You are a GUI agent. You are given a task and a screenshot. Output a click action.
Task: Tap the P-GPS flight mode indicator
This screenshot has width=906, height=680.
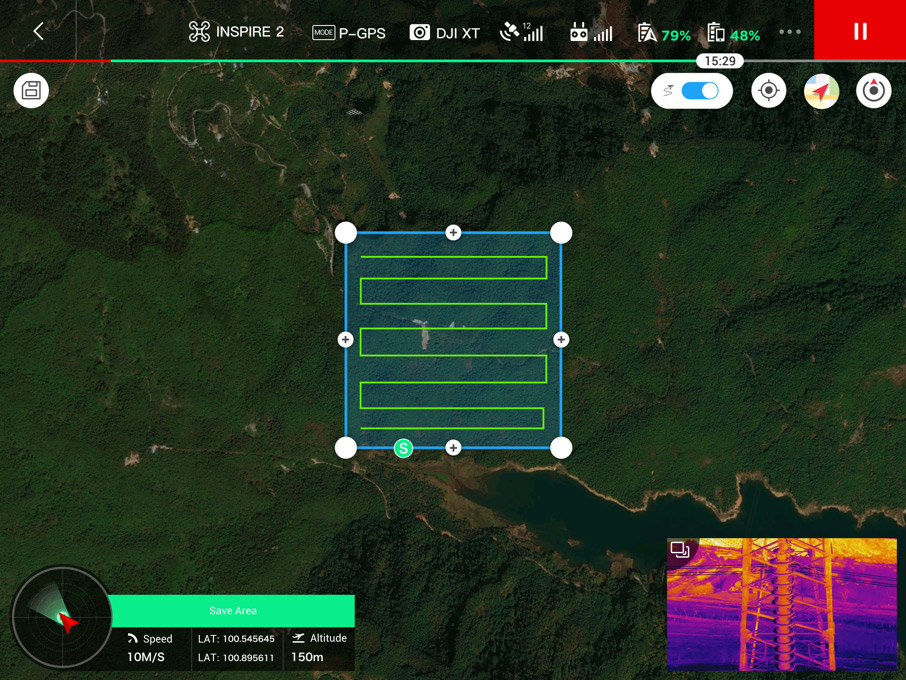point(349,33)
